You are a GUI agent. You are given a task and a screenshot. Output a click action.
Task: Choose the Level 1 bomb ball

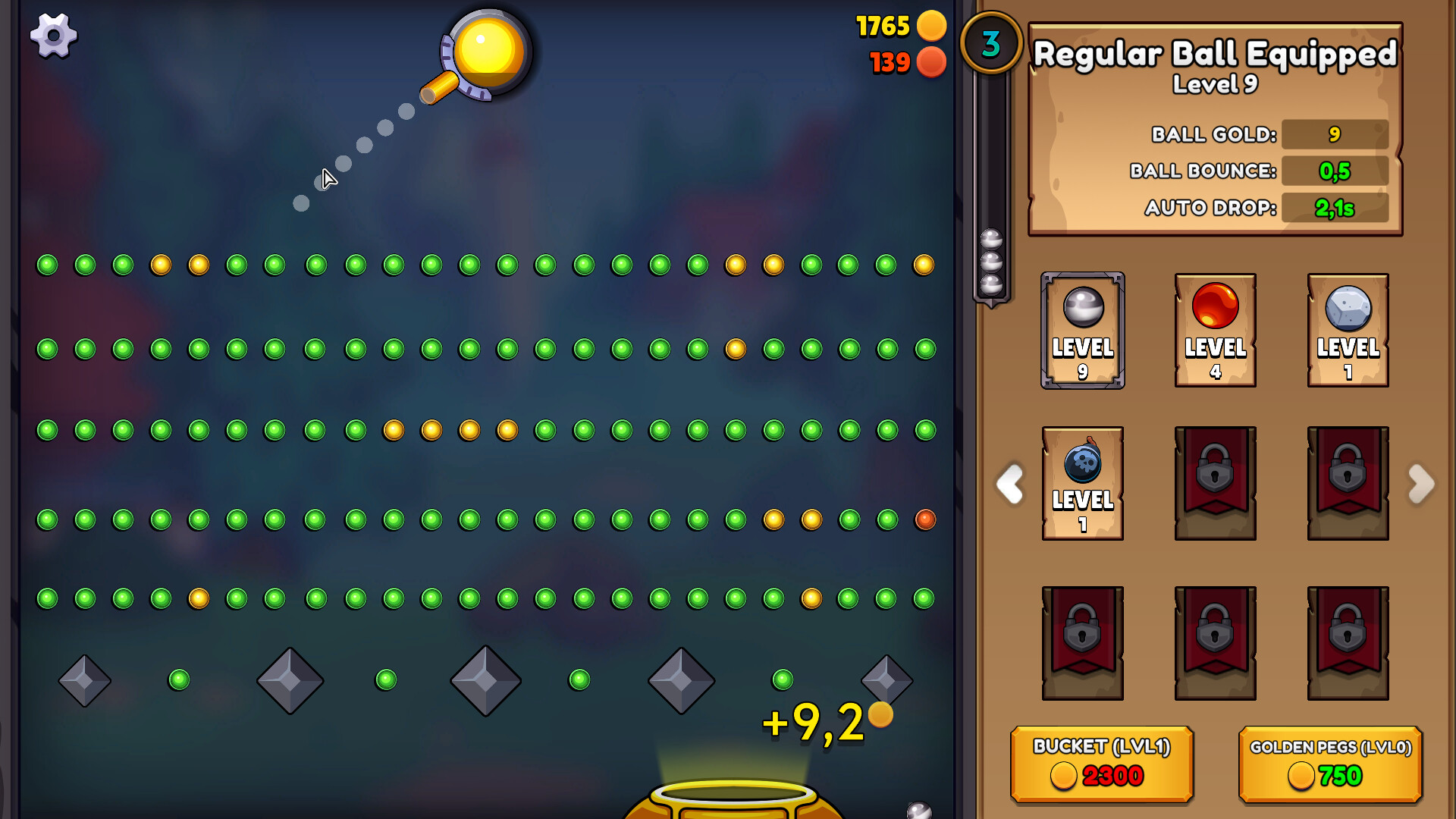(x=1082, y=483)
